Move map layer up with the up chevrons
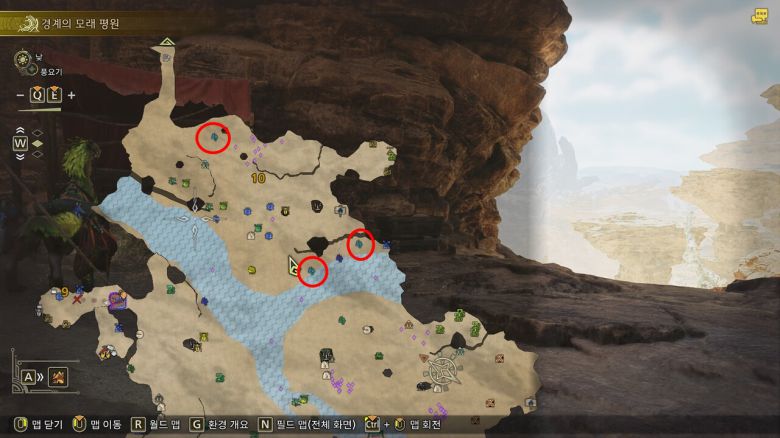Image resolution: width=780 pixels, height=438 pixels. coord(19,130)
